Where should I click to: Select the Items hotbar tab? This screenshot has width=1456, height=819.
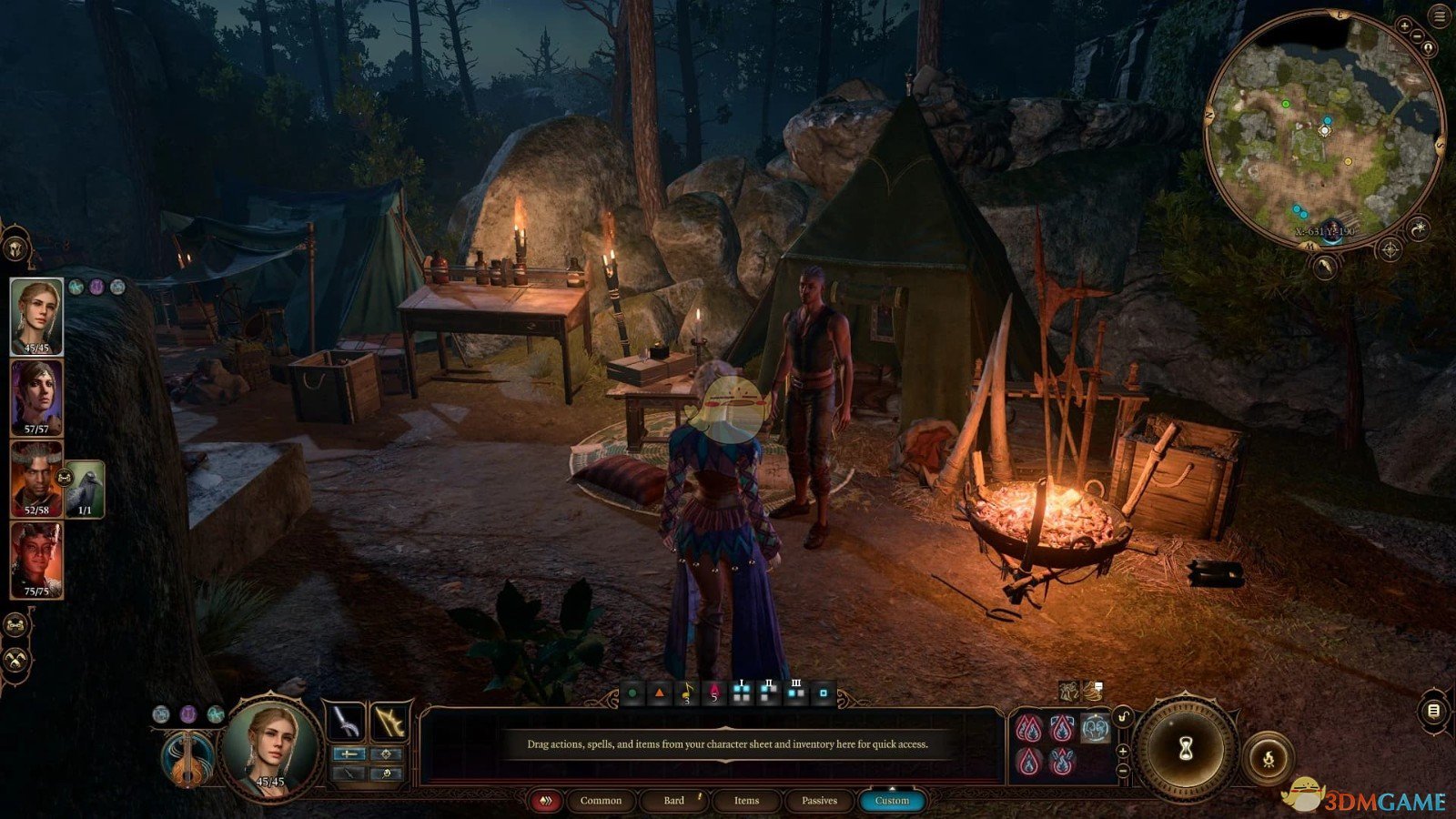tap(746, 801)
